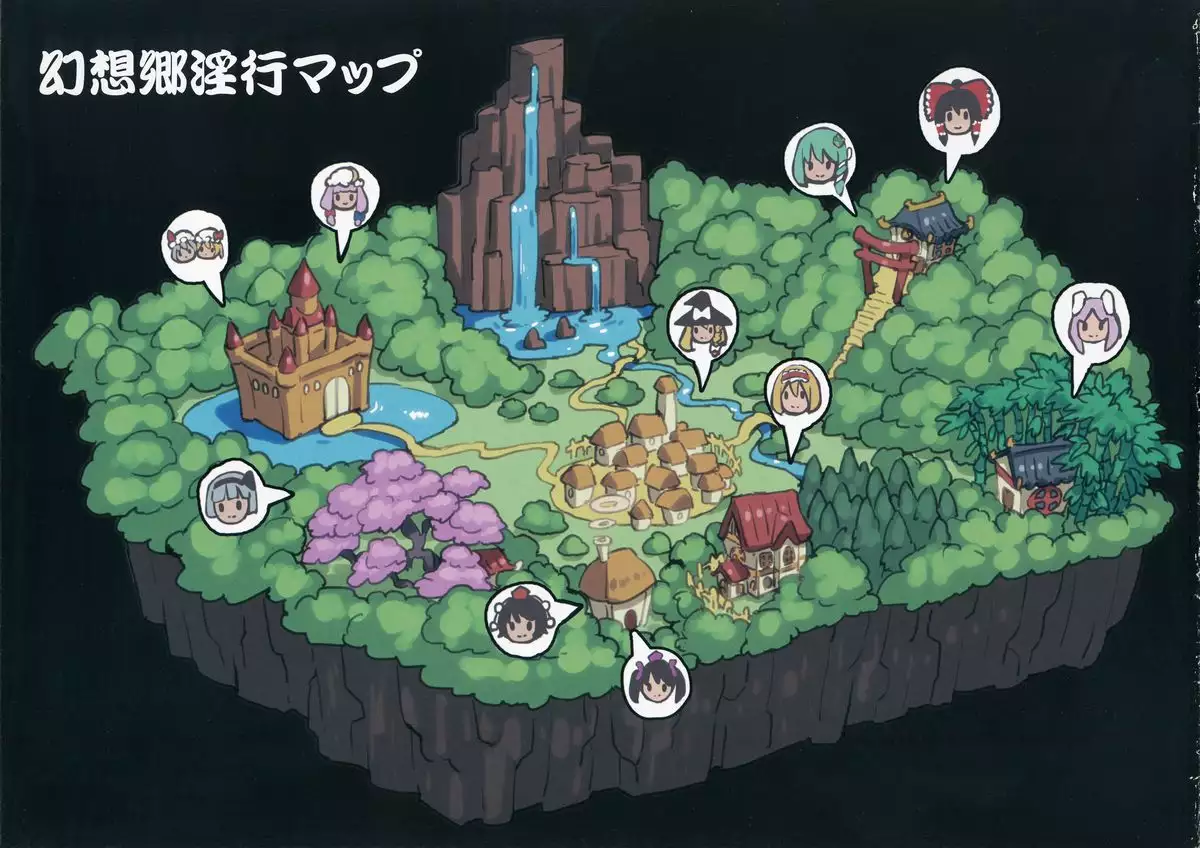The image size is (1200, 848).
Task: Click the silver-haired girl bubble near cherry tree
Action: [x=234, y=497]
